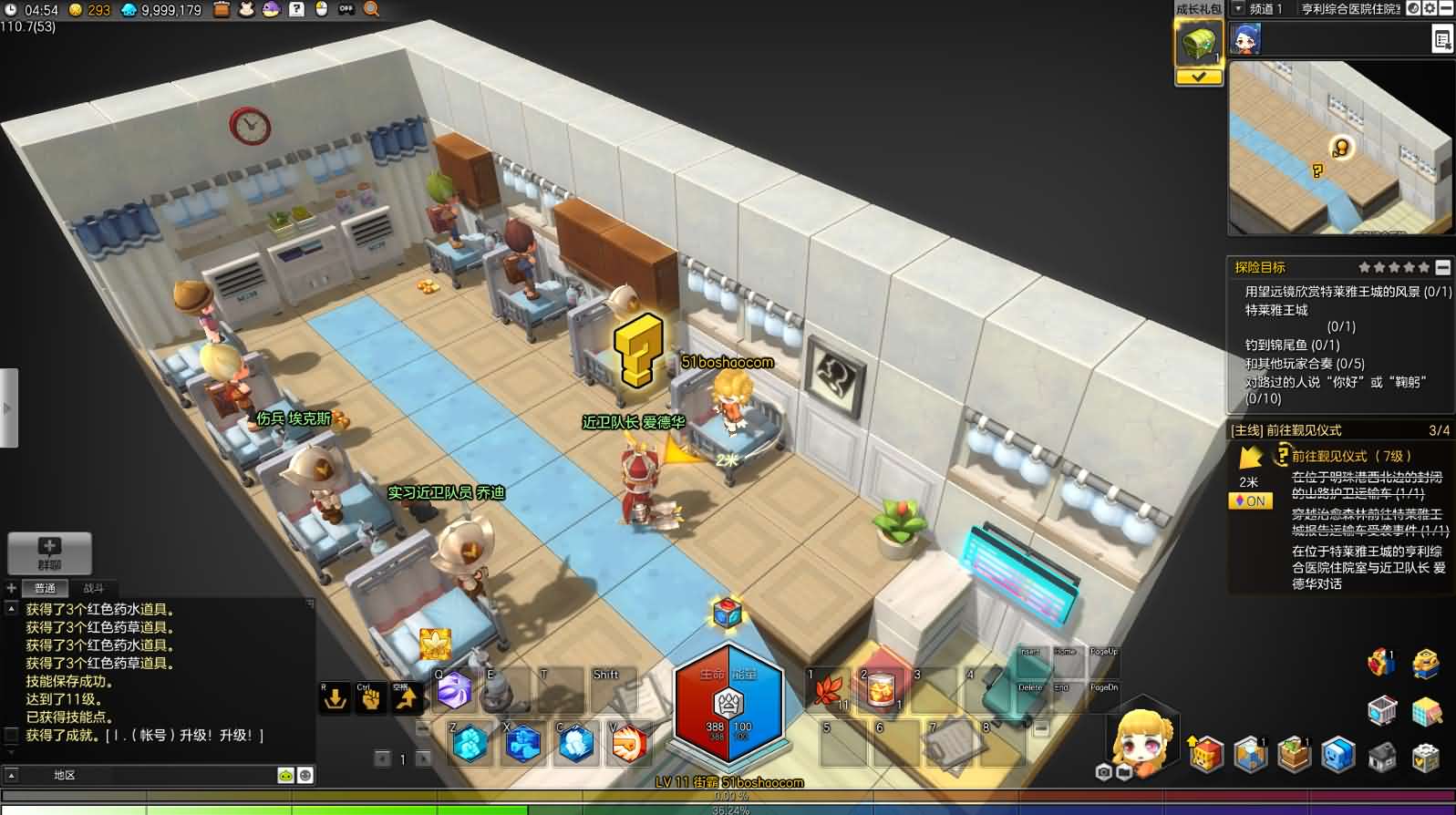
Task: Open the inventory bag icon in top bar
Action: [x=222, y=9]
